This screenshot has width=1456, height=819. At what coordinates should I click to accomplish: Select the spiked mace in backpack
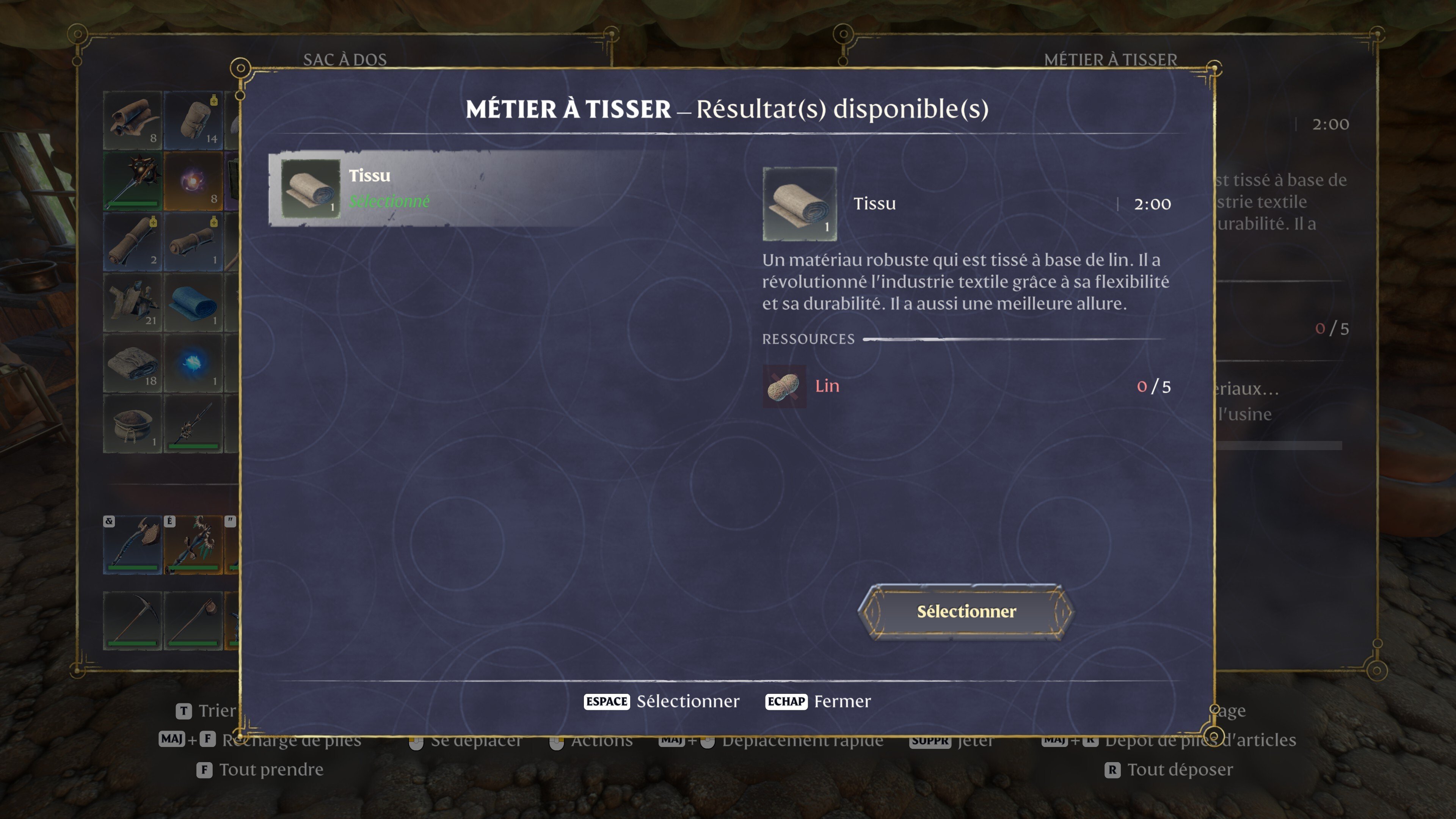pyautogui.click(x=132, y=182)
